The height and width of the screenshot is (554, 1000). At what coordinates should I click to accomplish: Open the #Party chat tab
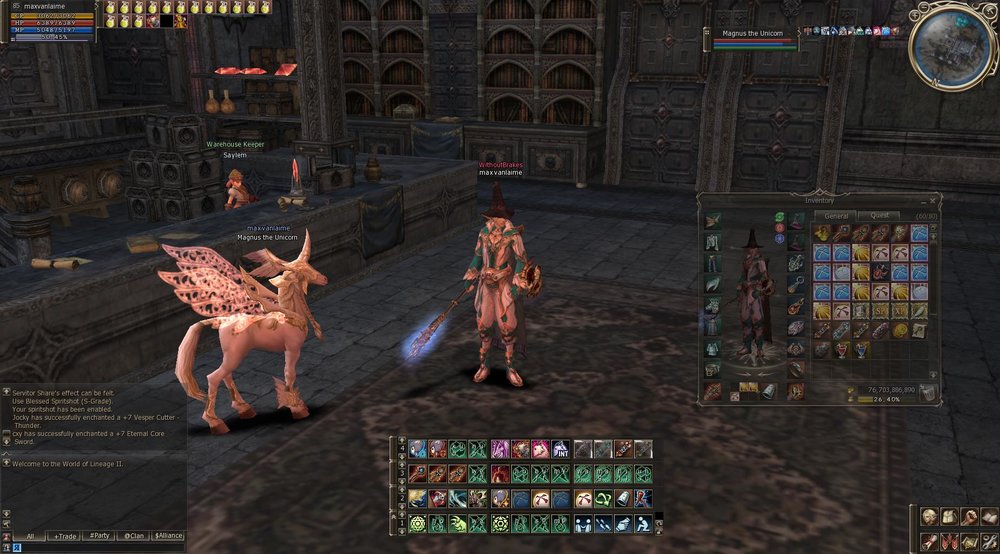99,536
